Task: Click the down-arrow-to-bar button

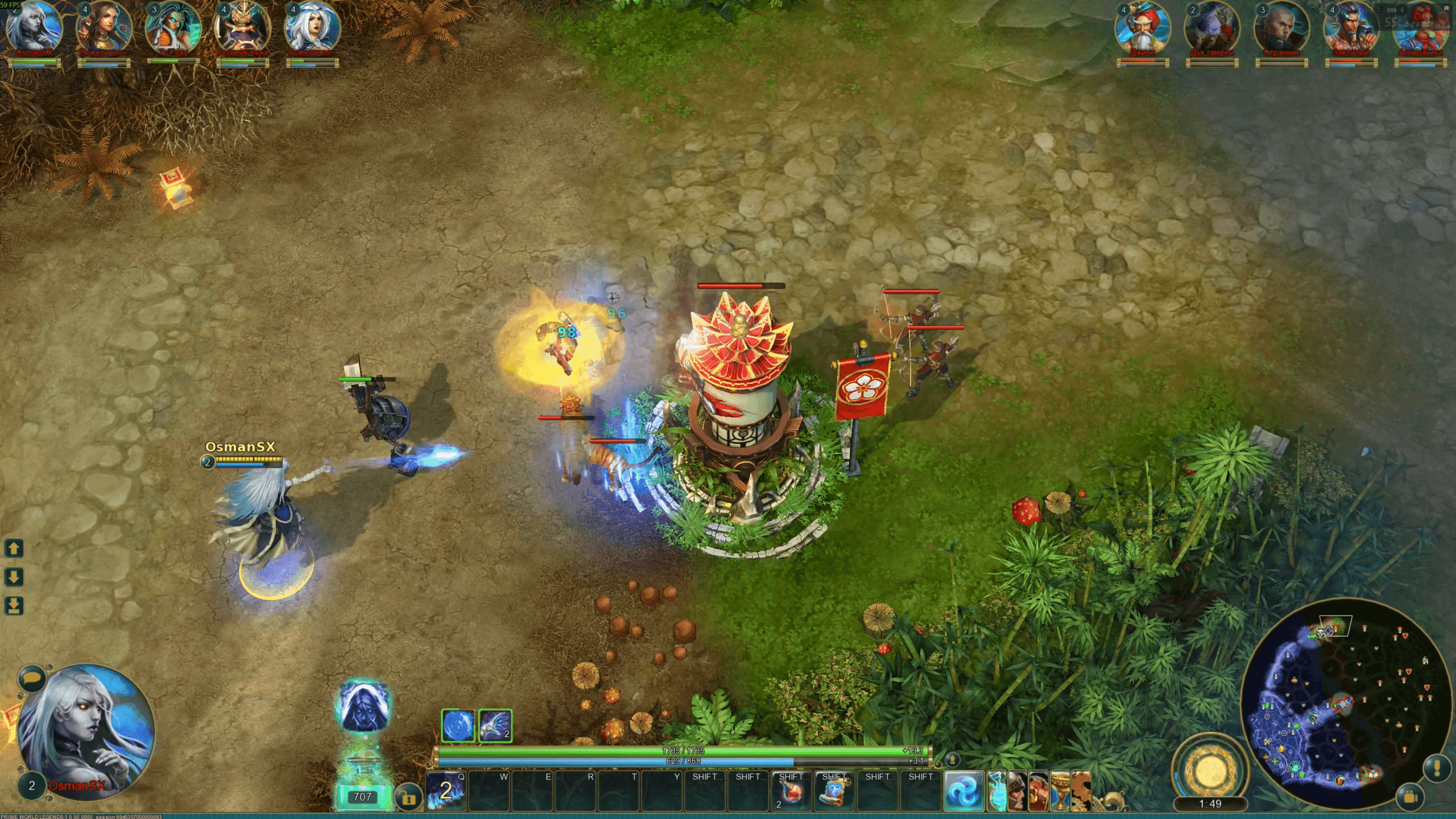Action: (x=14, y=606)
